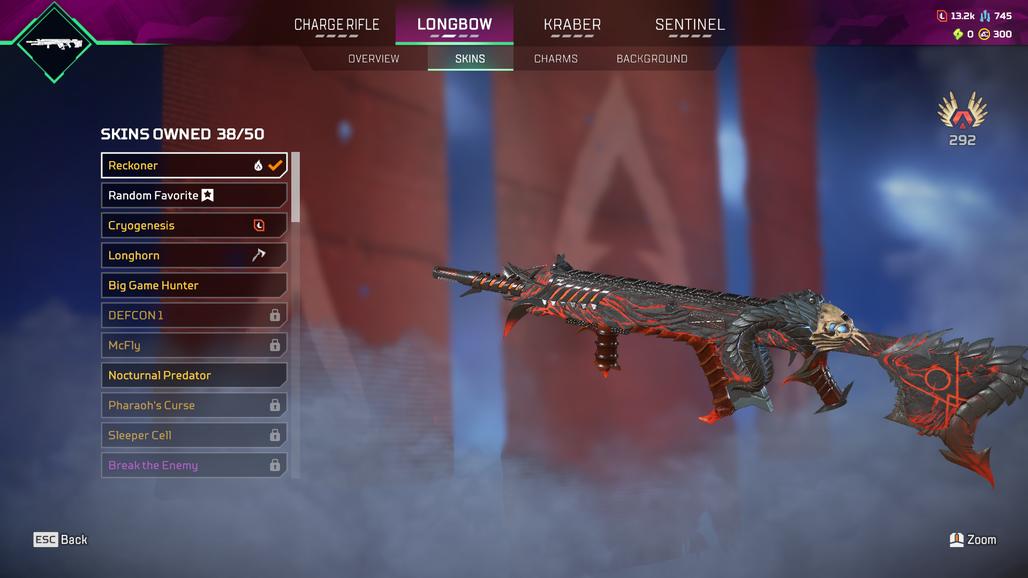1028x578 pixels.
Task: Select the Big Game Hunter skin
Action: pyautogui.click(x=194, y=285)
